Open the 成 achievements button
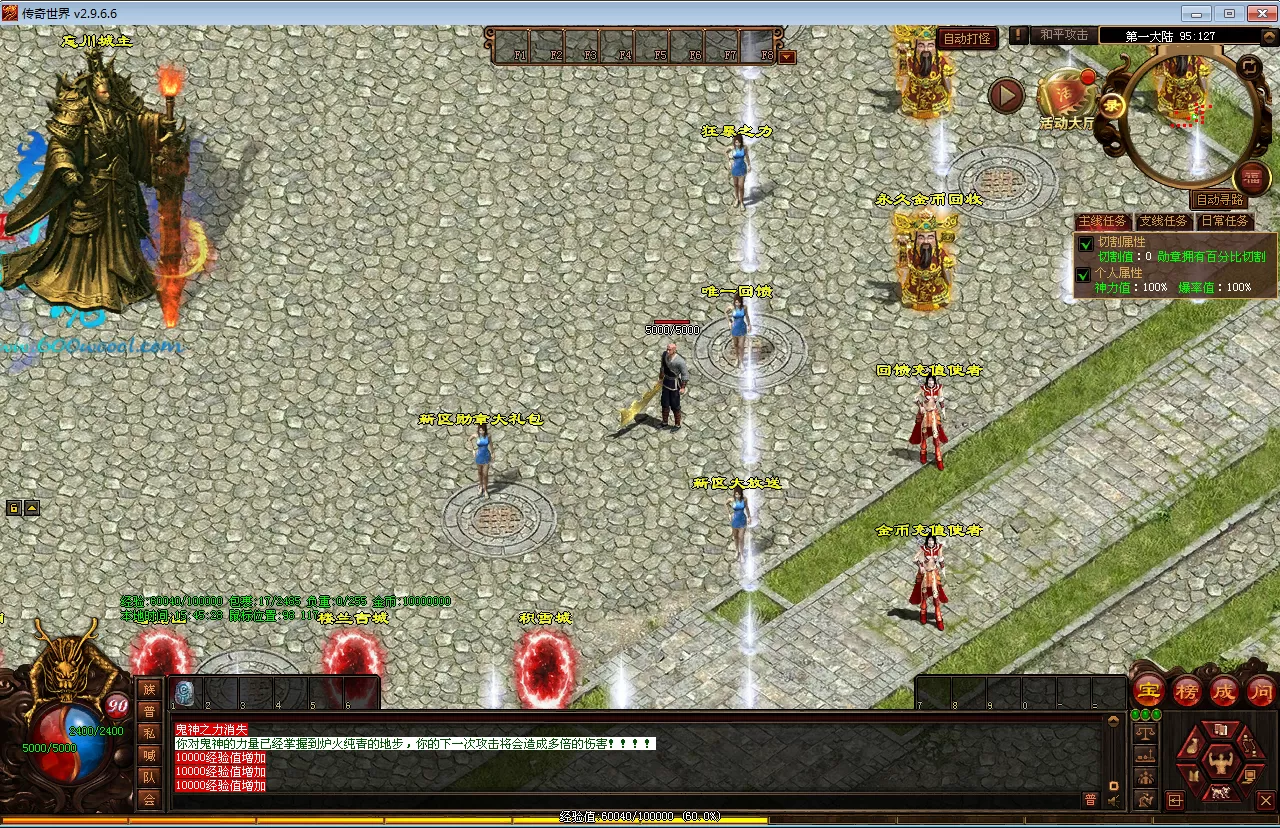This screenshot has height=828, width=1280. [1224, 690]
